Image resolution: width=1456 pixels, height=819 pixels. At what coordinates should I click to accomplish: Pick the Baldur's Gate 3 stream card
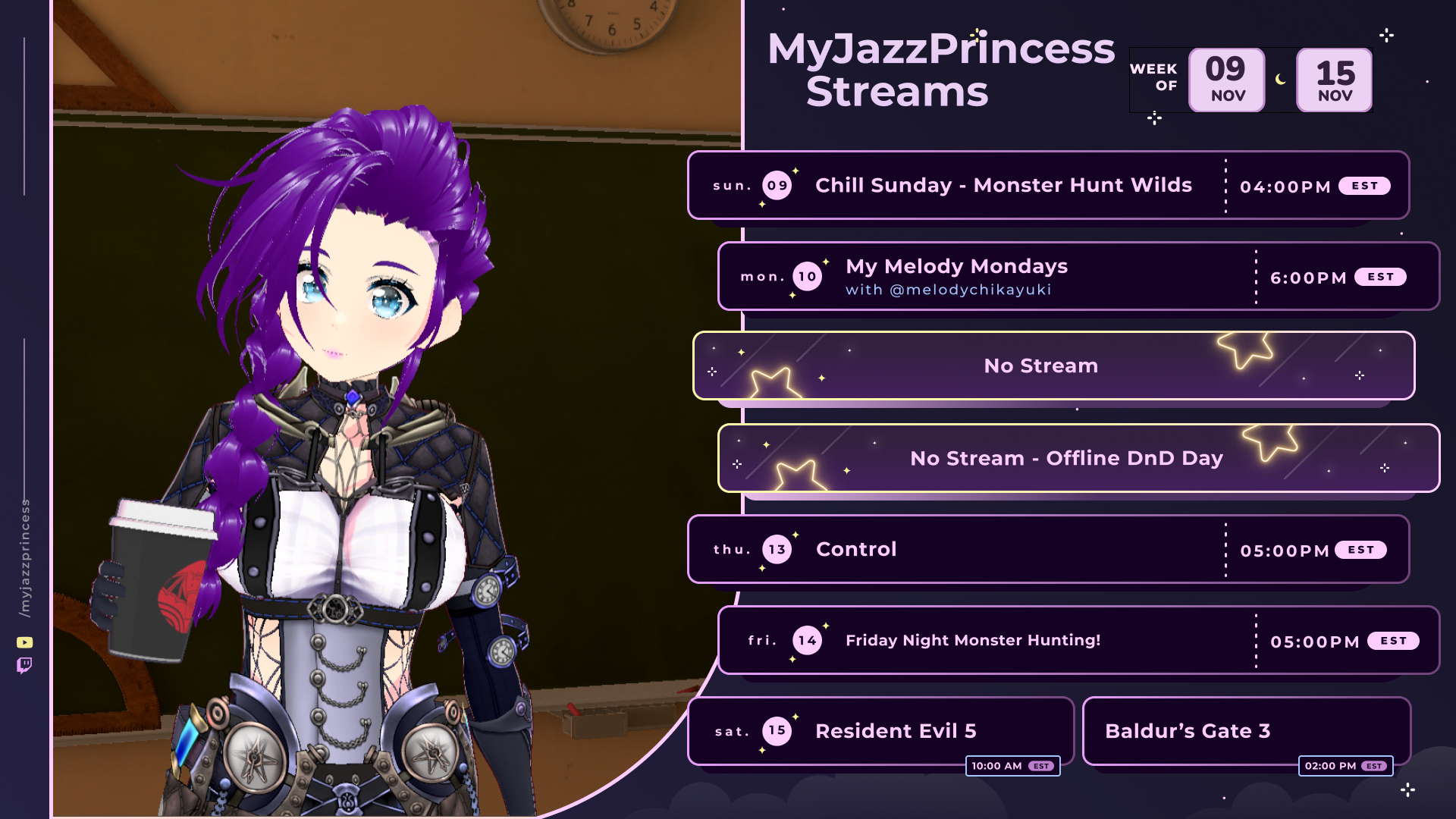click(1245, 731)
